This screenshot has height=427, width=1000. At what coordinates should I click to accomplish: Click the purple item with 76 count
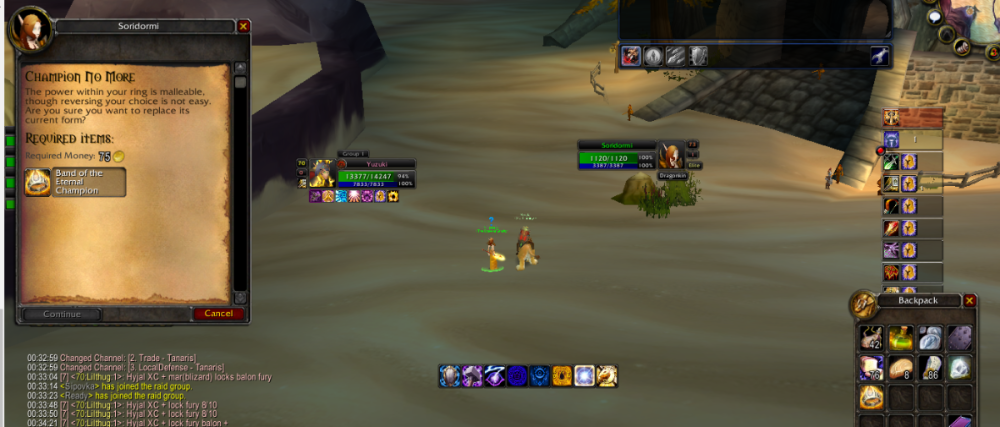(x=871, y=368)
